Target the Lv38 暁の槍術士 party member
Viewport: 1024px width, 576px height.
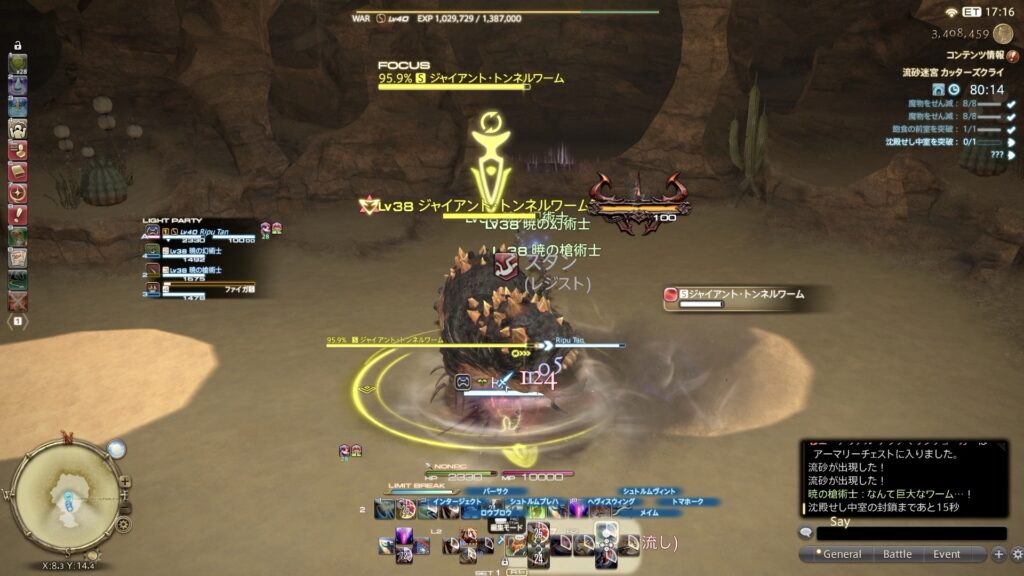pyautogui.click(x=195, y=270)
